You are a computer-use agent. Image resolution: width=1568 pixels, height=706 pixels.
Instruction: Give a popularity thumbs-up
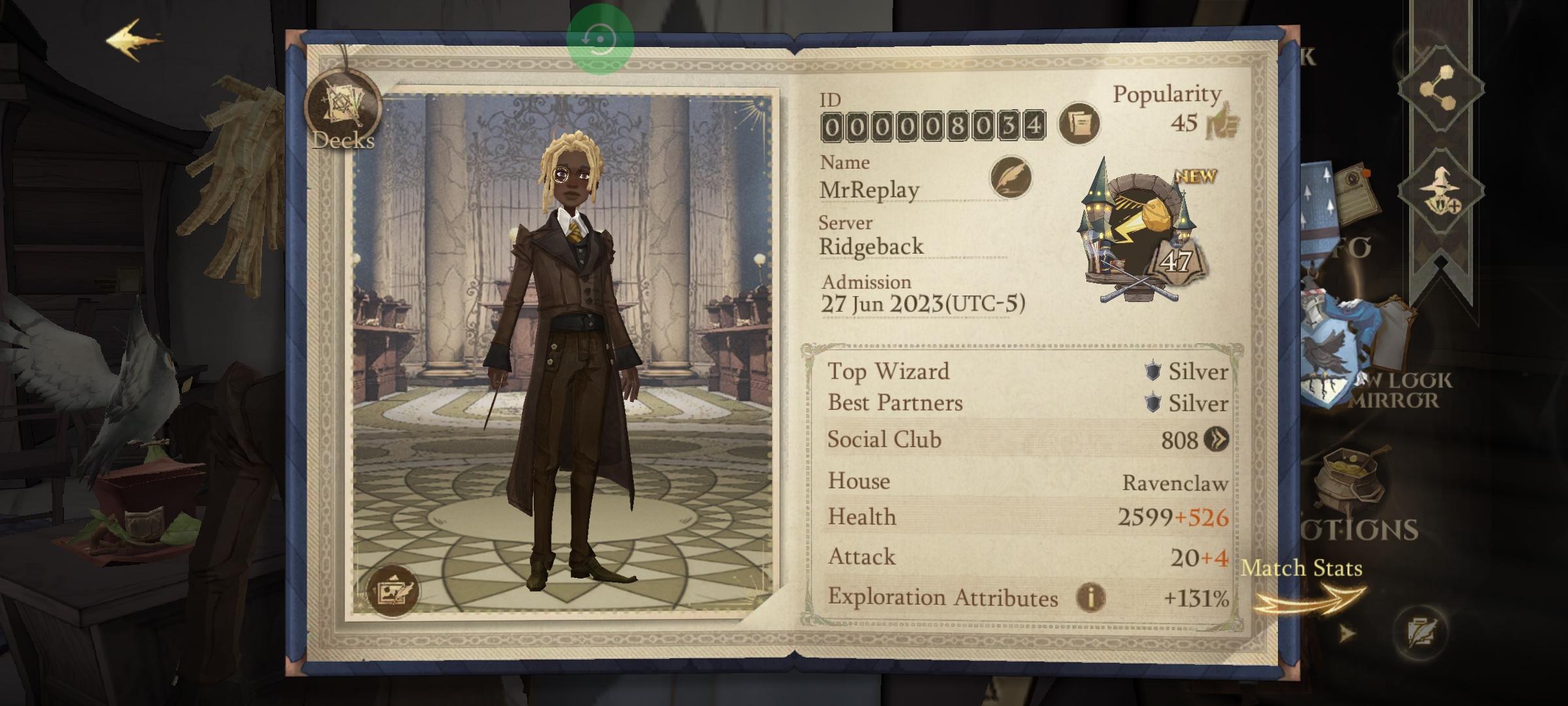tap(1222, 121)
